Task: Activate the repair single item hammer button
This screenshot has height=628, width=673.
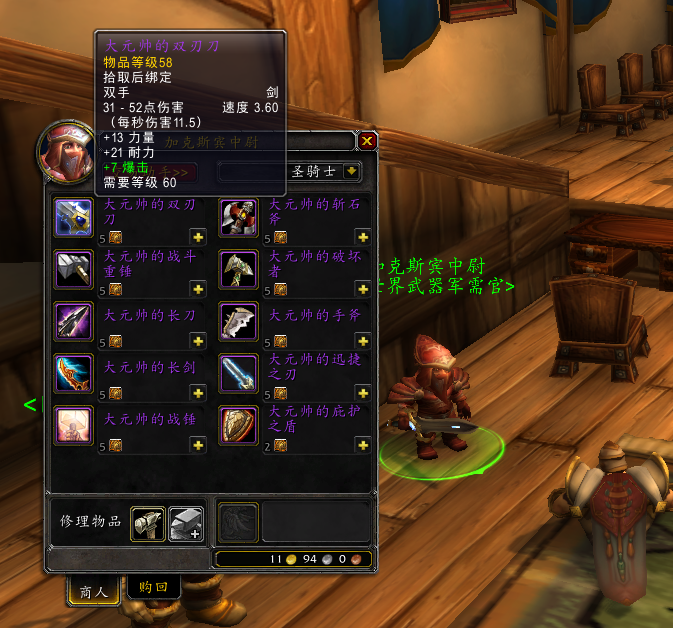Action: [146, 521]
